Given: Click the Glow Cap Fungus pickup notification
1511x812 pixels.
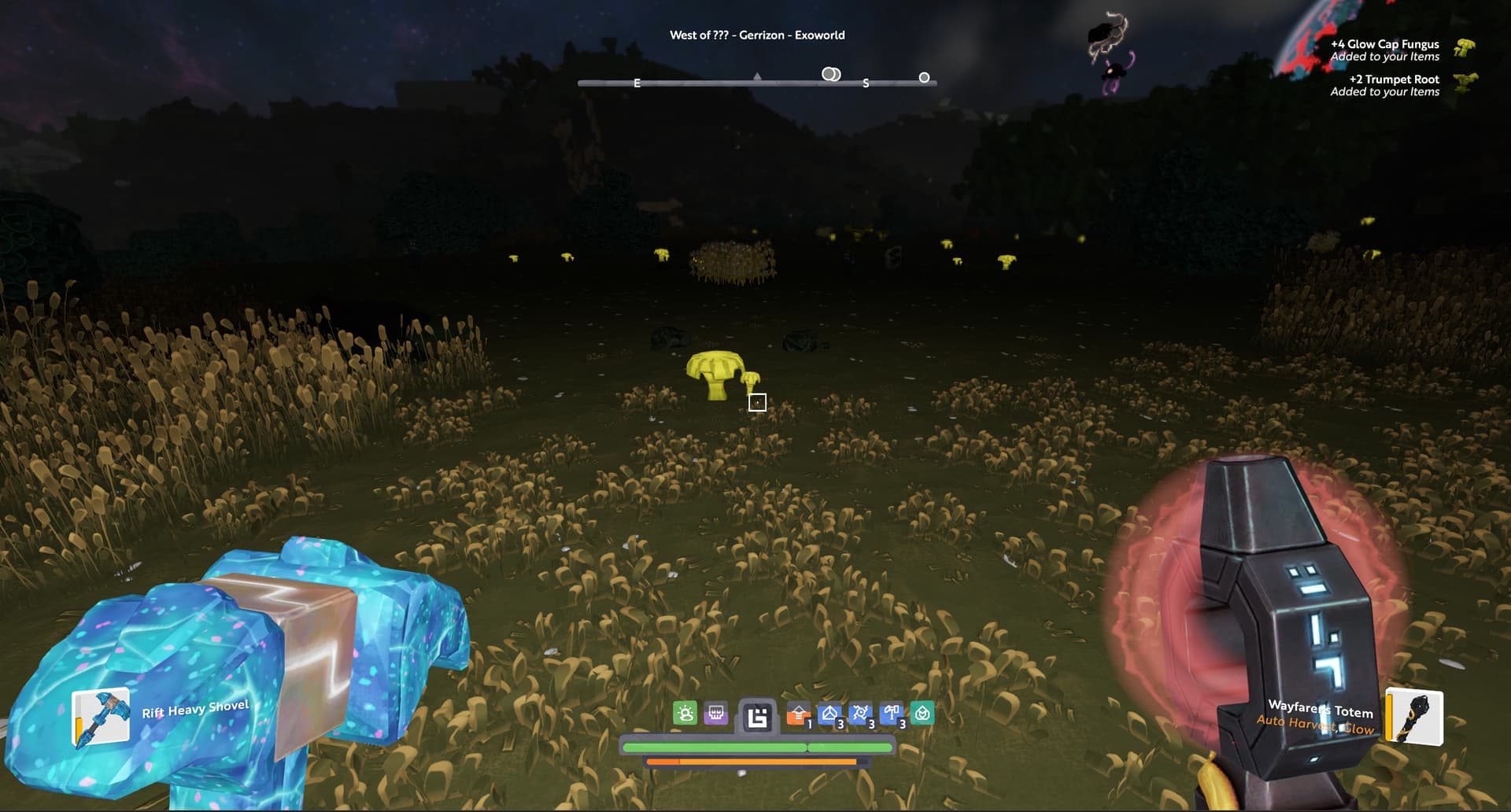Looking at the screenshot, I should (x=1385, y=50).
